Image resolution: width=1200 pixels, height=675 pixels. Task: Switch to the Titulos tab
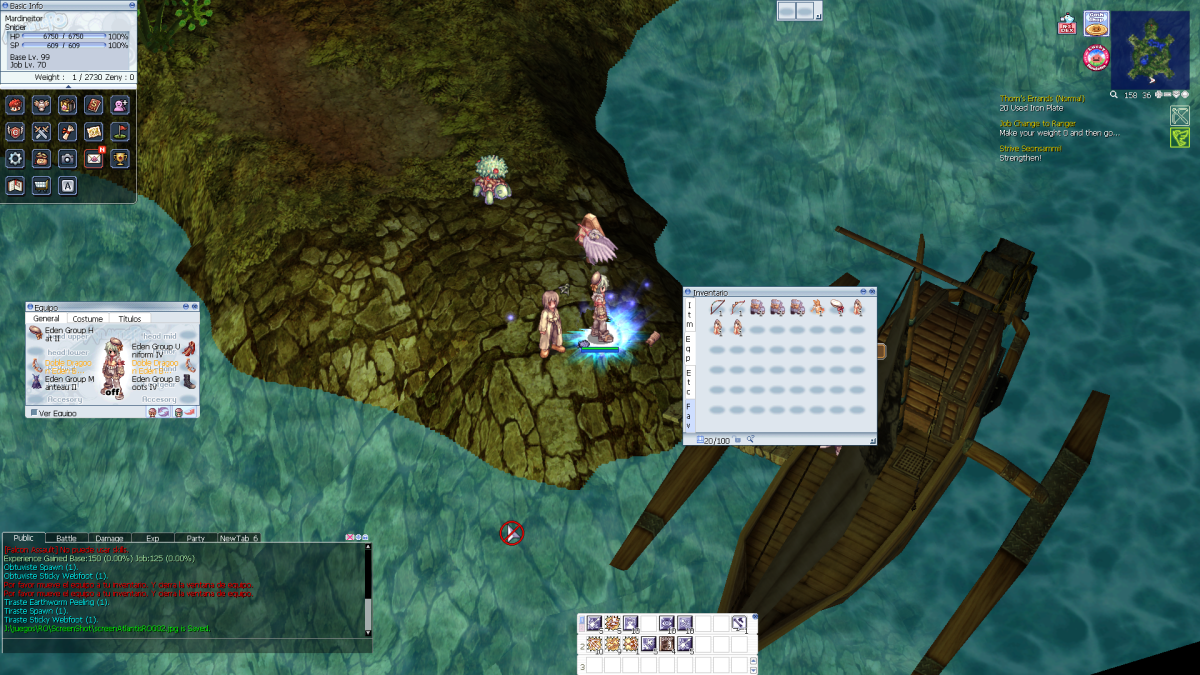[x=130, y=319]
